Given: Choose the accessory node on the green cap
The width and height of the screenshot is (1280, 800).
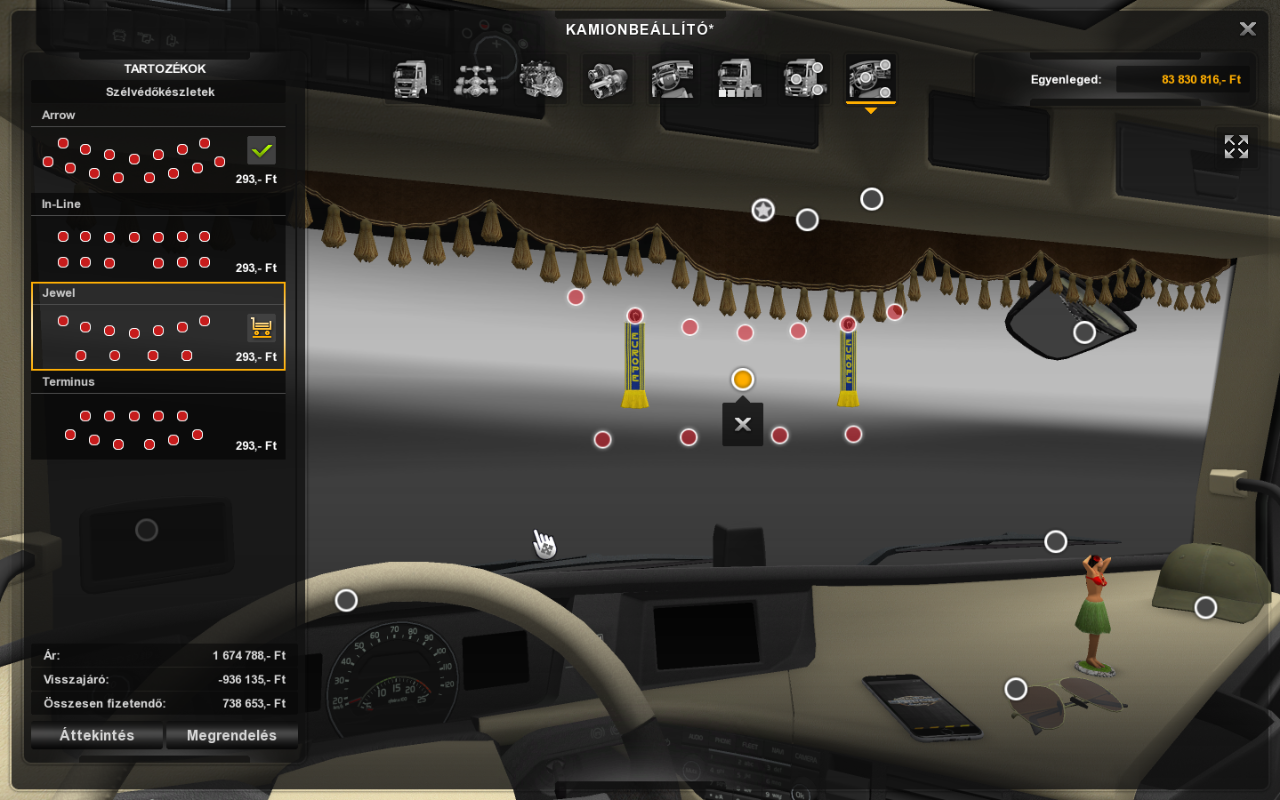Looking at the screenshot, I should tap(1206, 607).
